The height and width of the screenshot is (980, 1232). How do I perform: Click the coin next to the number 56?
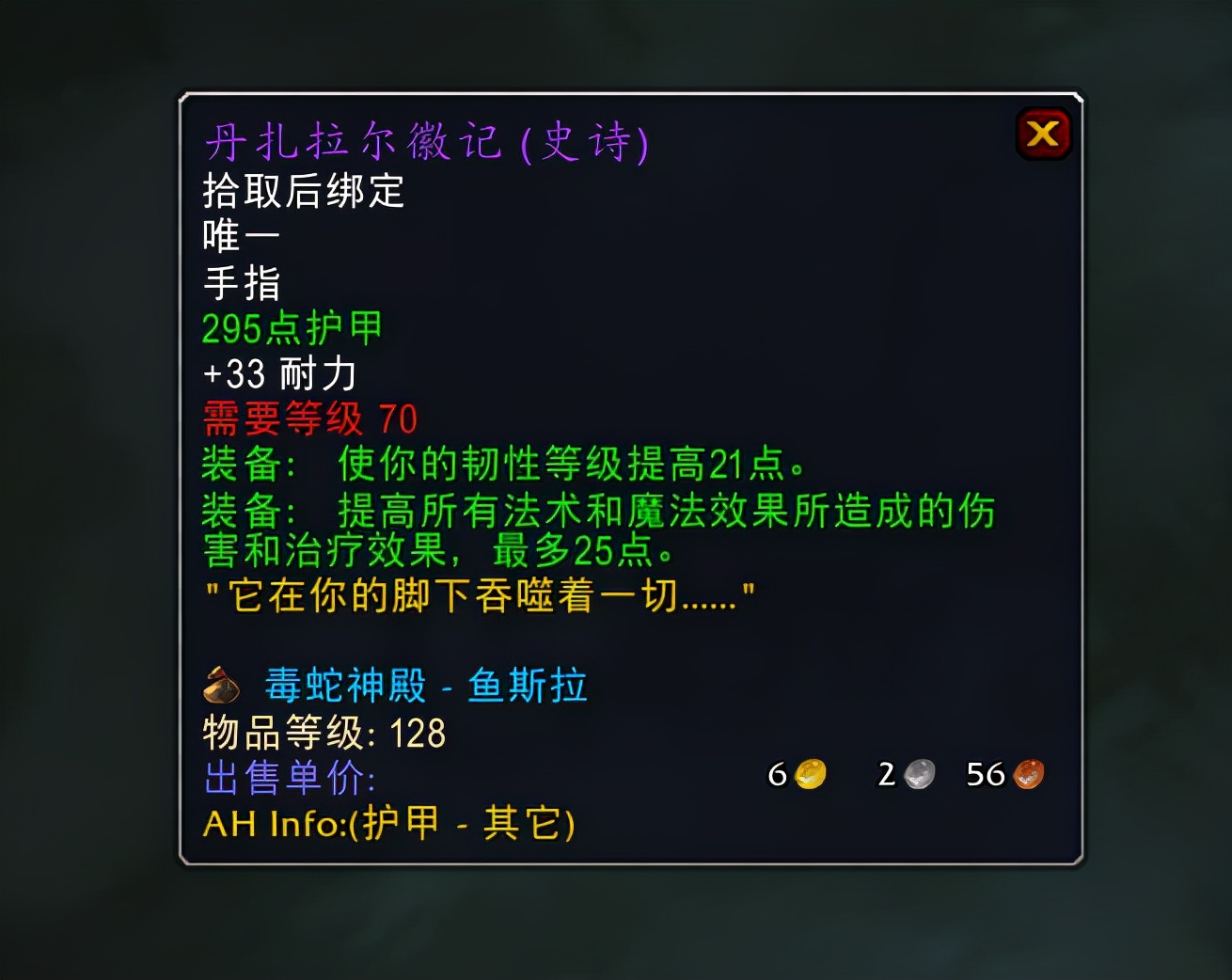click(x=1028, y=774)
